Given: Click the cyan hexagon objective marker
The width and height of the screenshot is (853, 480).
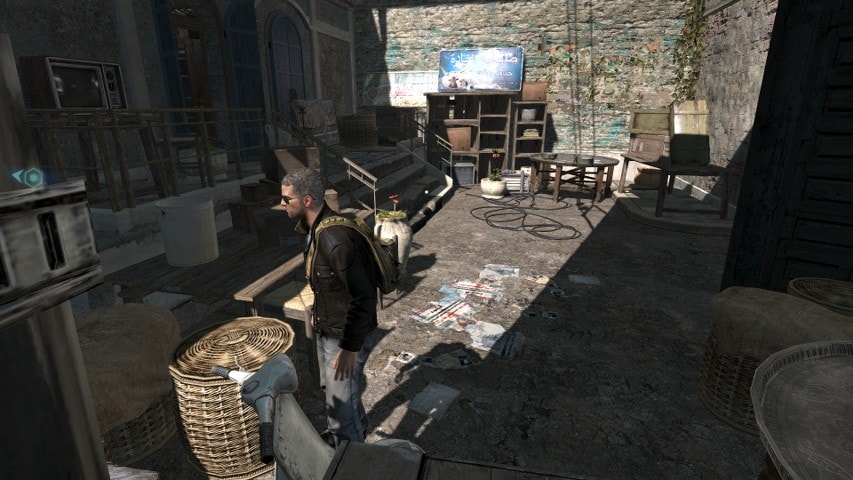Looking at the screenshot, I should tap(32, 178).
